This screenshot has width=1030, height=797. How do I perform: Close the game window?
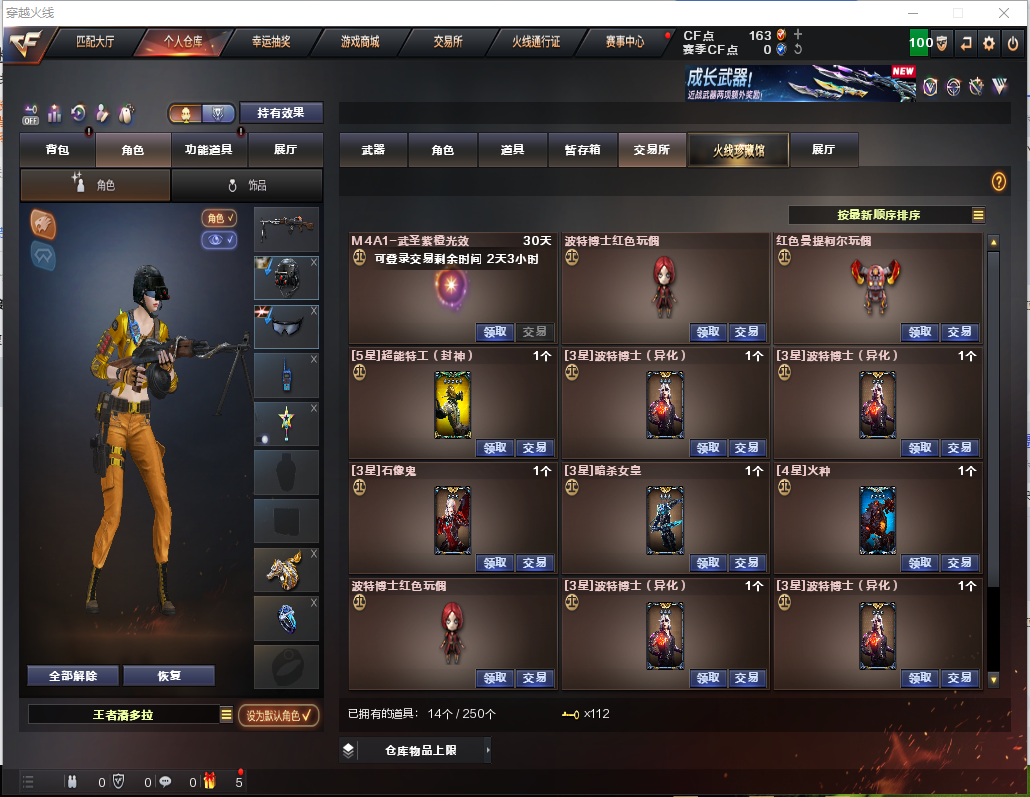(x=1005, y=13)
